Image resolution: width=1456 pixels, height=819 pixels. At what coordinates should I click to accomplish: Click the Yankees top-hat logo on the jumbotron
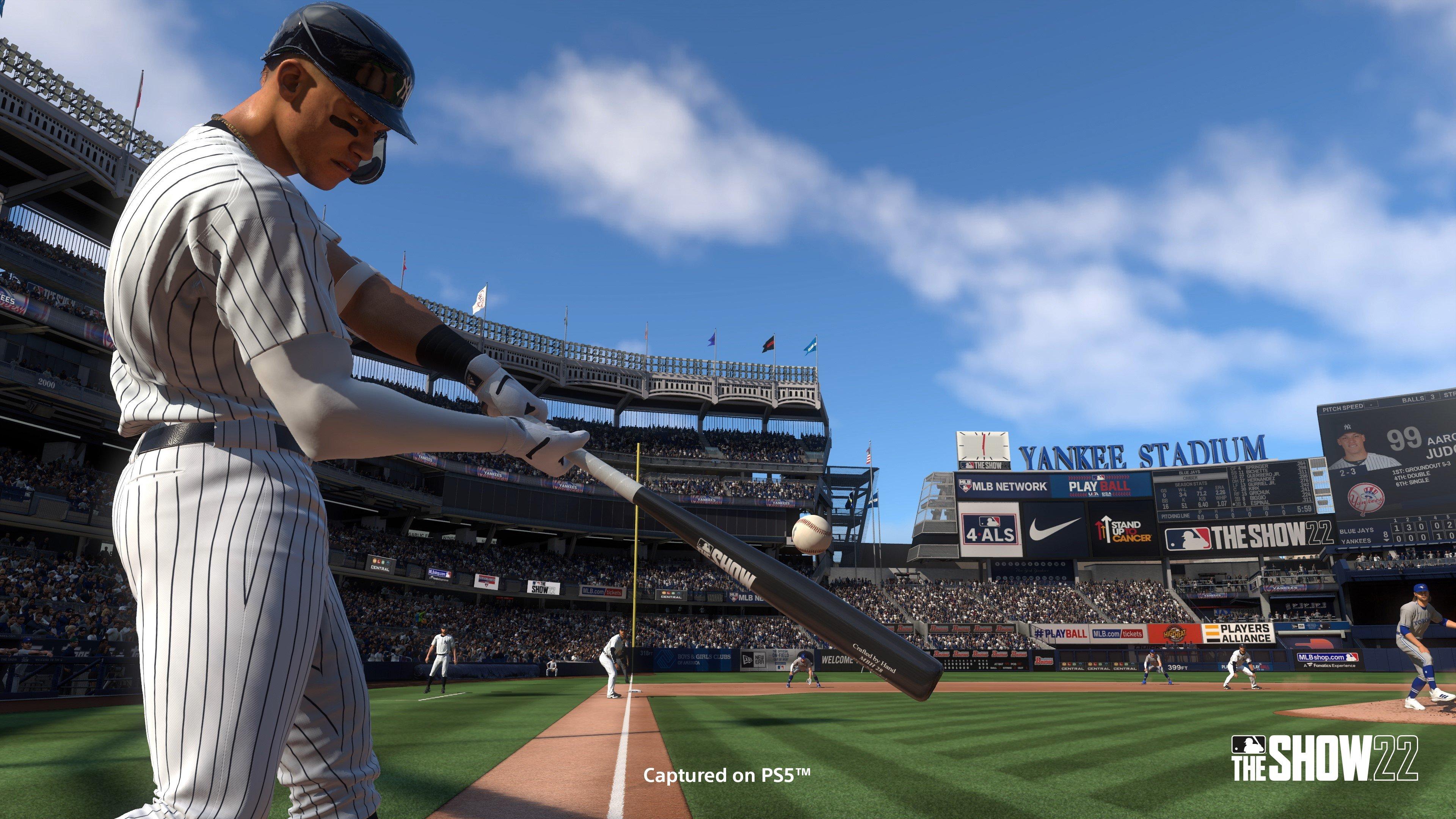(x=1367, y=498)
